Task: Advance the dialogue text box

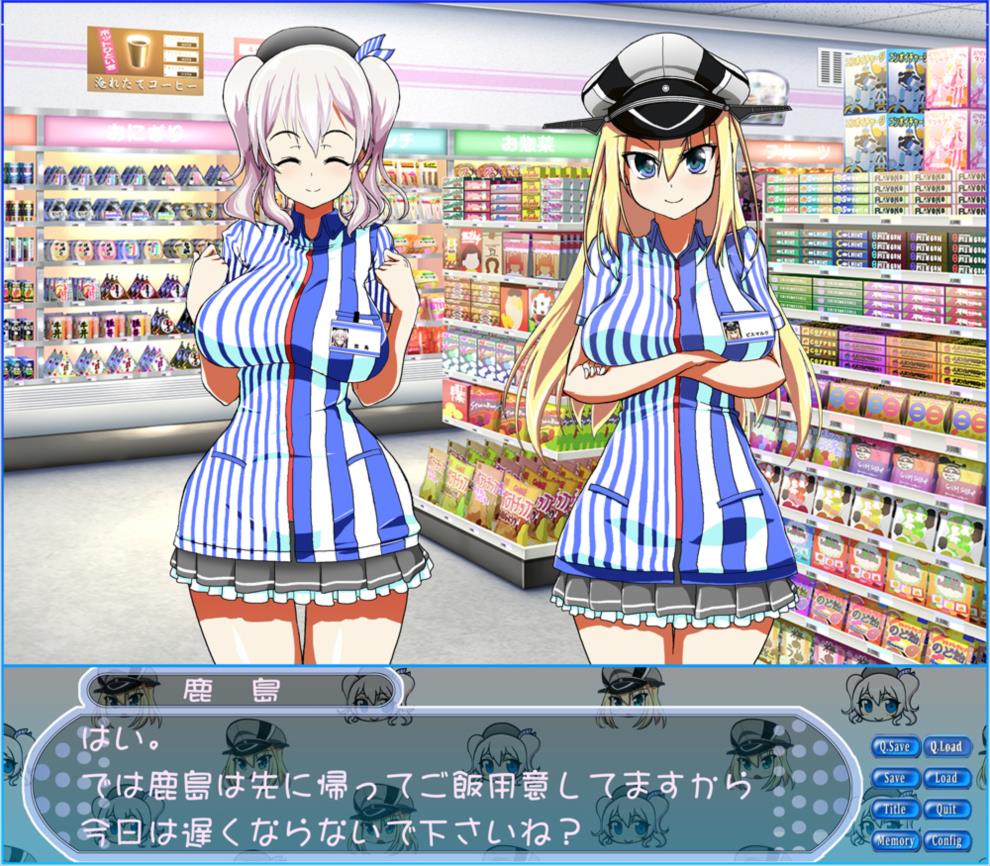Action: pyautogui.click(x=440, y=780)
